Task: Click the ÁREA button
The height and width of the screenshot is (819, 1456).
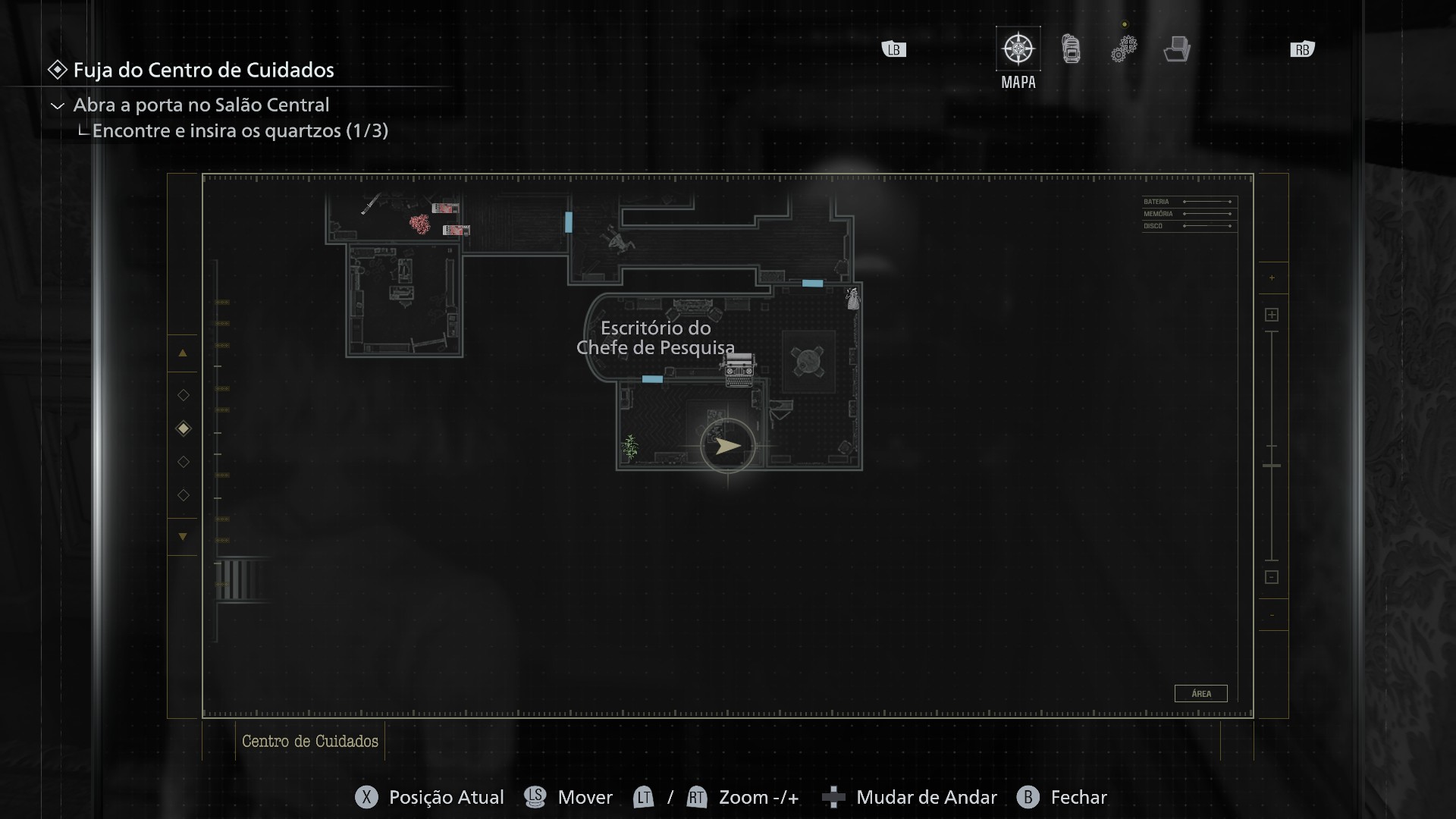Action: [1200, 693]
